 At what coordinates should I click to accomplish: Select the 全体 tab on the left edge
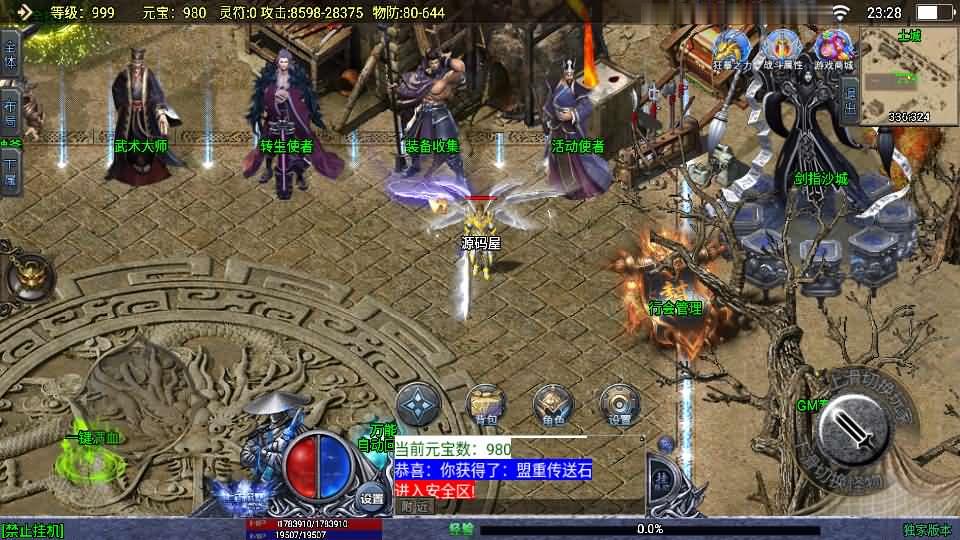click(10, 52)
